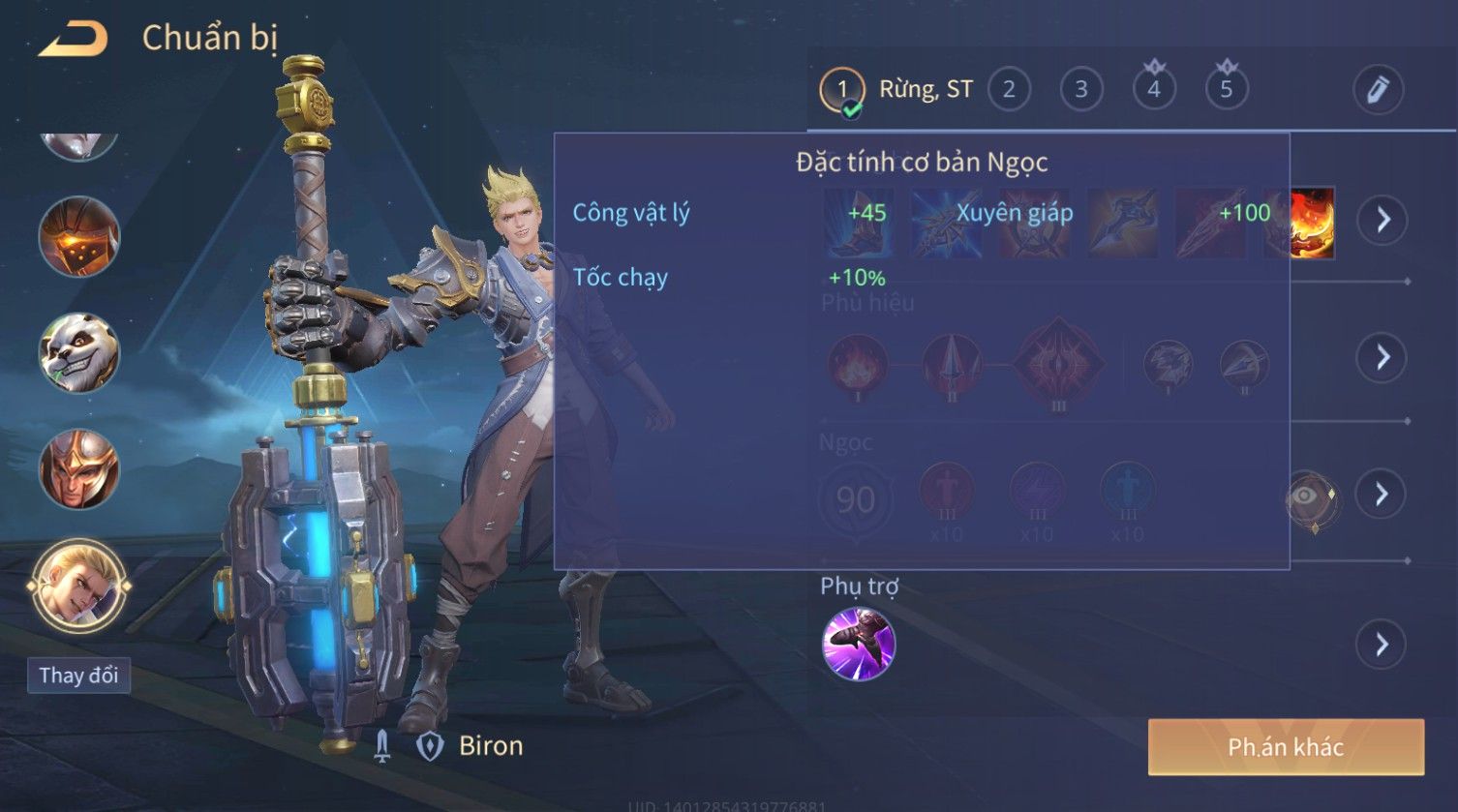
Task: Switch to preset slot 3
Action: [x=1081, y=90]
